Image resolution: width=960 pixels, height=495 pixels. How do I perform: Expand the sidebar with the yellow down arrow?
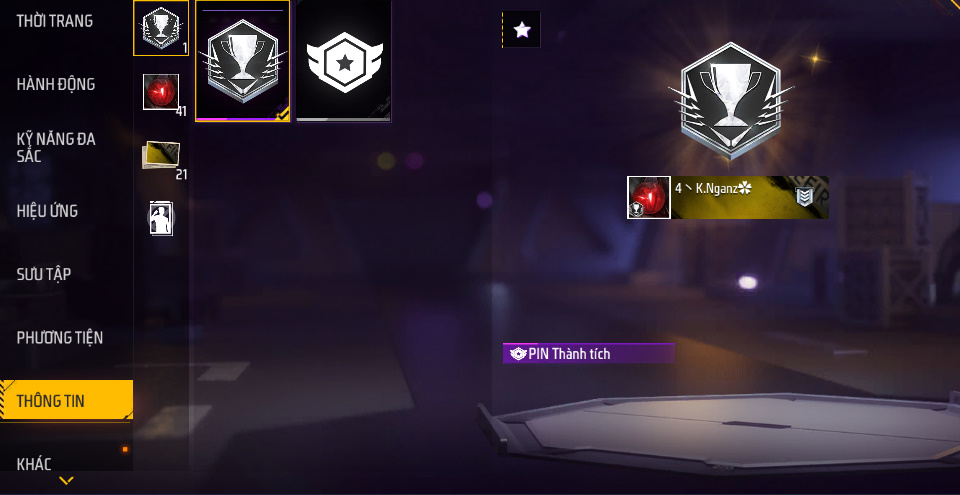click(66, 481)
